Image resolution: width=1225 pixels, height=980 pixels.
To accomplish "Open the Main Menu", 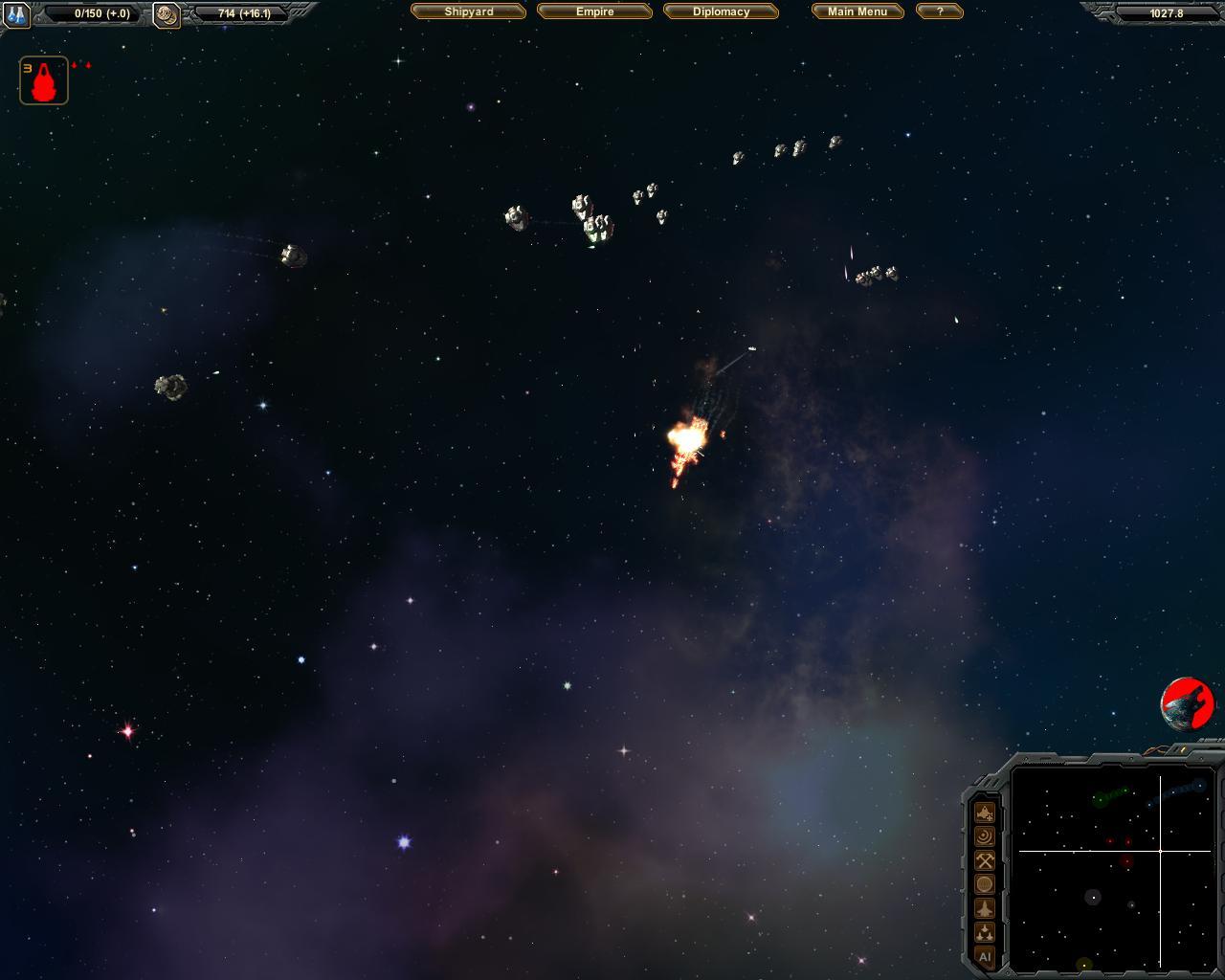I will 857,11.
